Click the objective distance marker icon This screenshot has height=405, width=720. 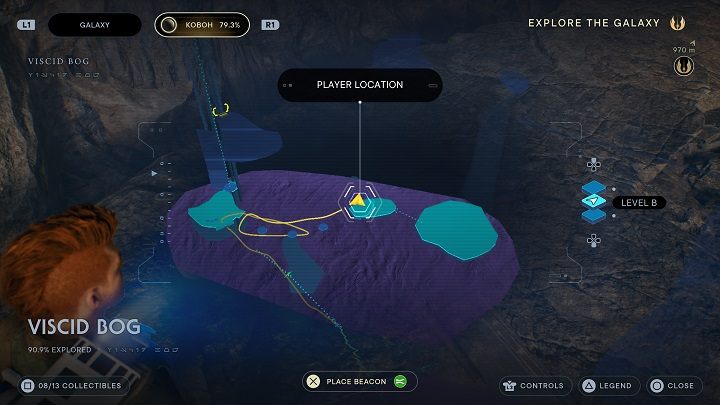(x=685, y=66)
